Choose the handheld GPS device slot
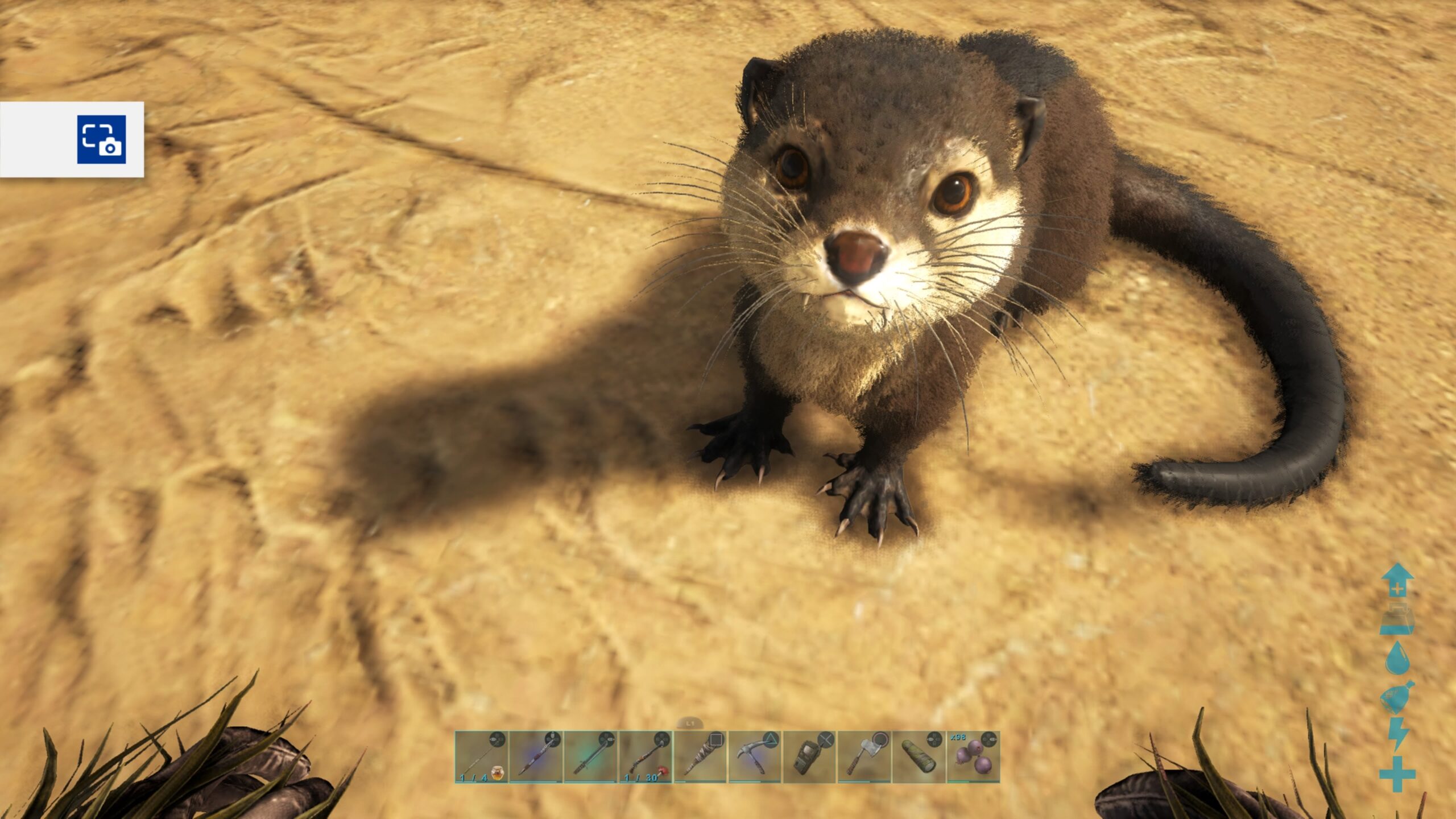Screen dimensions: 1456x819 click(809, 757)
